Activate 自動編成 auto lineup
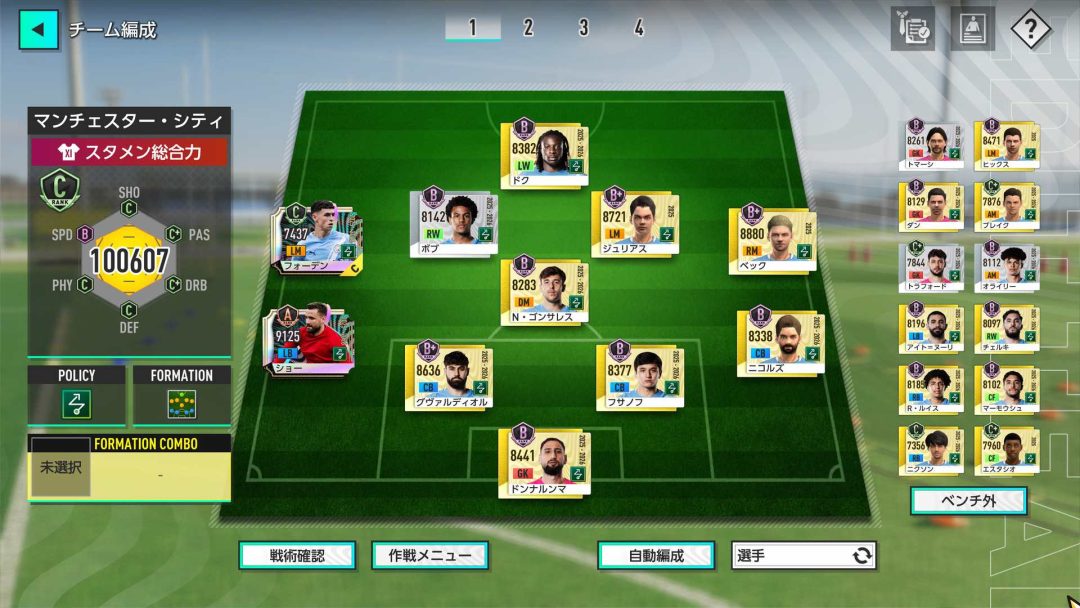The height and width of the screenshot is (608, 1080). 656,556
